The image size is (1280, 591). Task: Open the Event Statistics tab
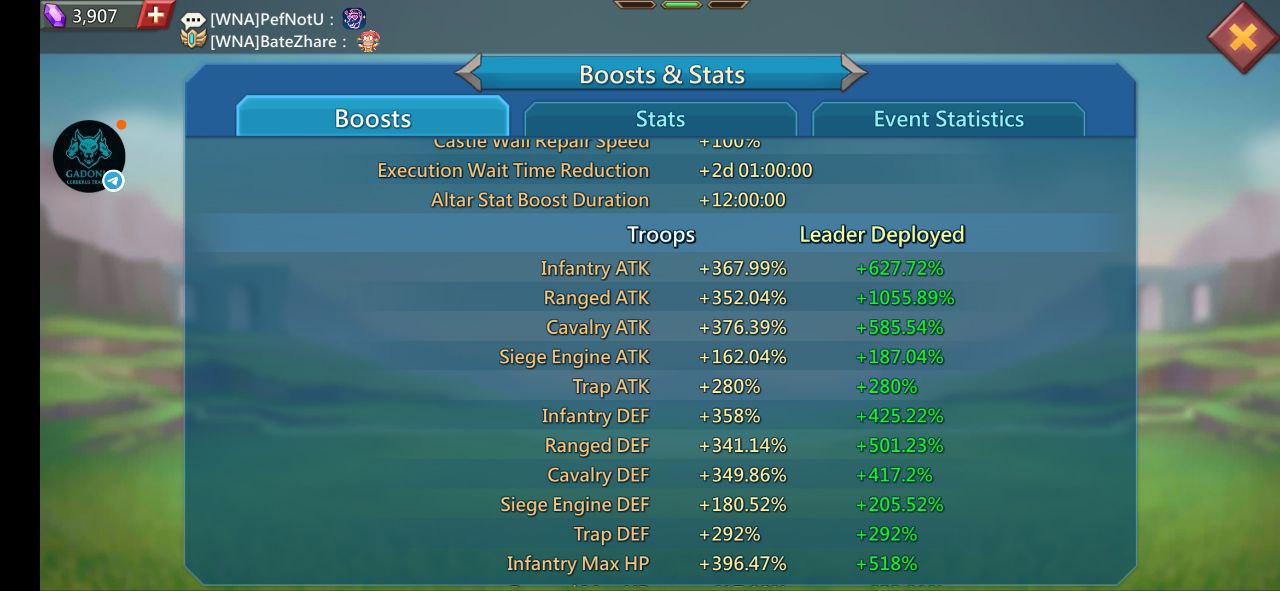[x=948, y=119]
